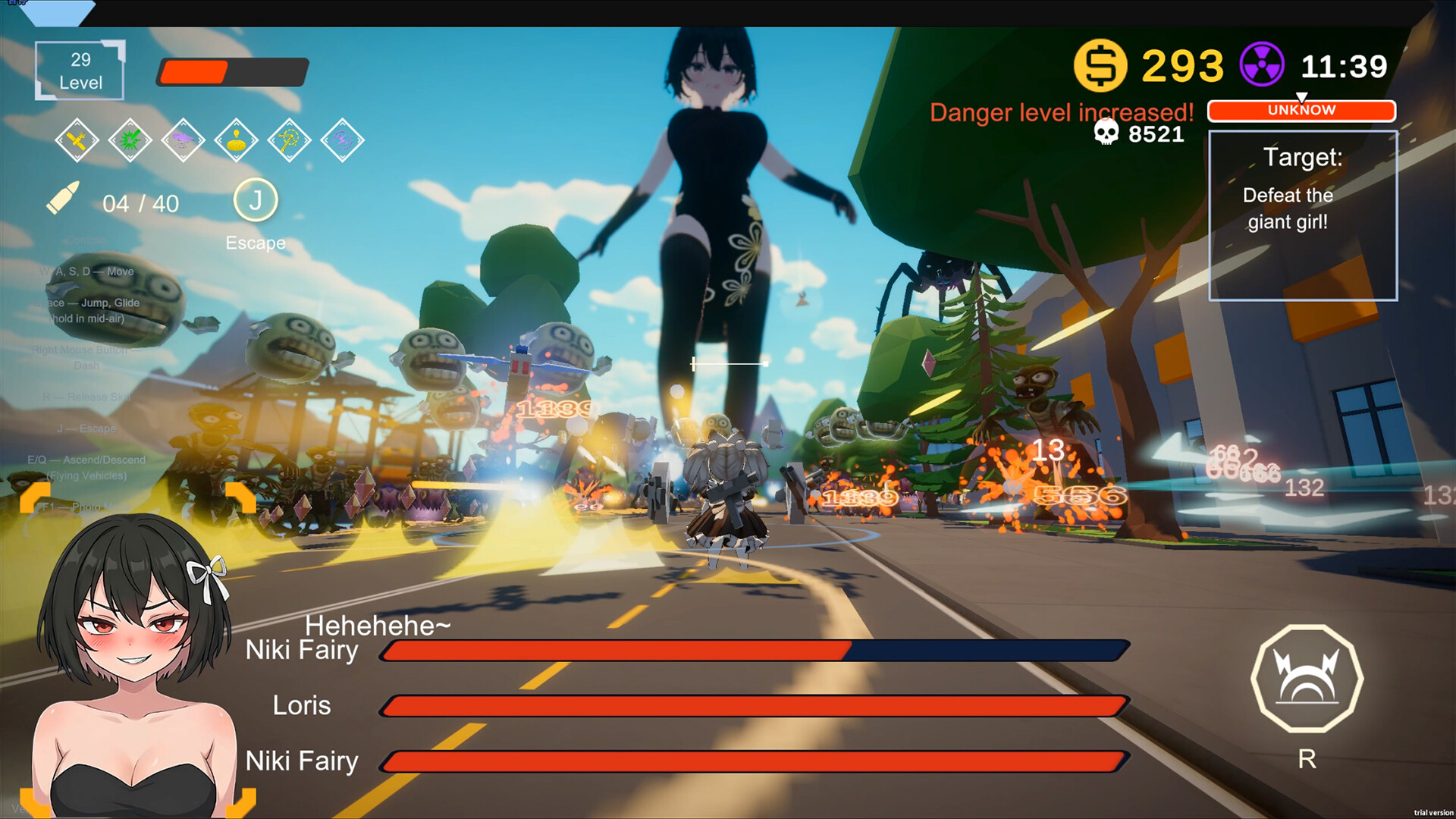Click the Danger level increased warning text
This screenshot has height=819, width=1456.
coord(1062,113)
